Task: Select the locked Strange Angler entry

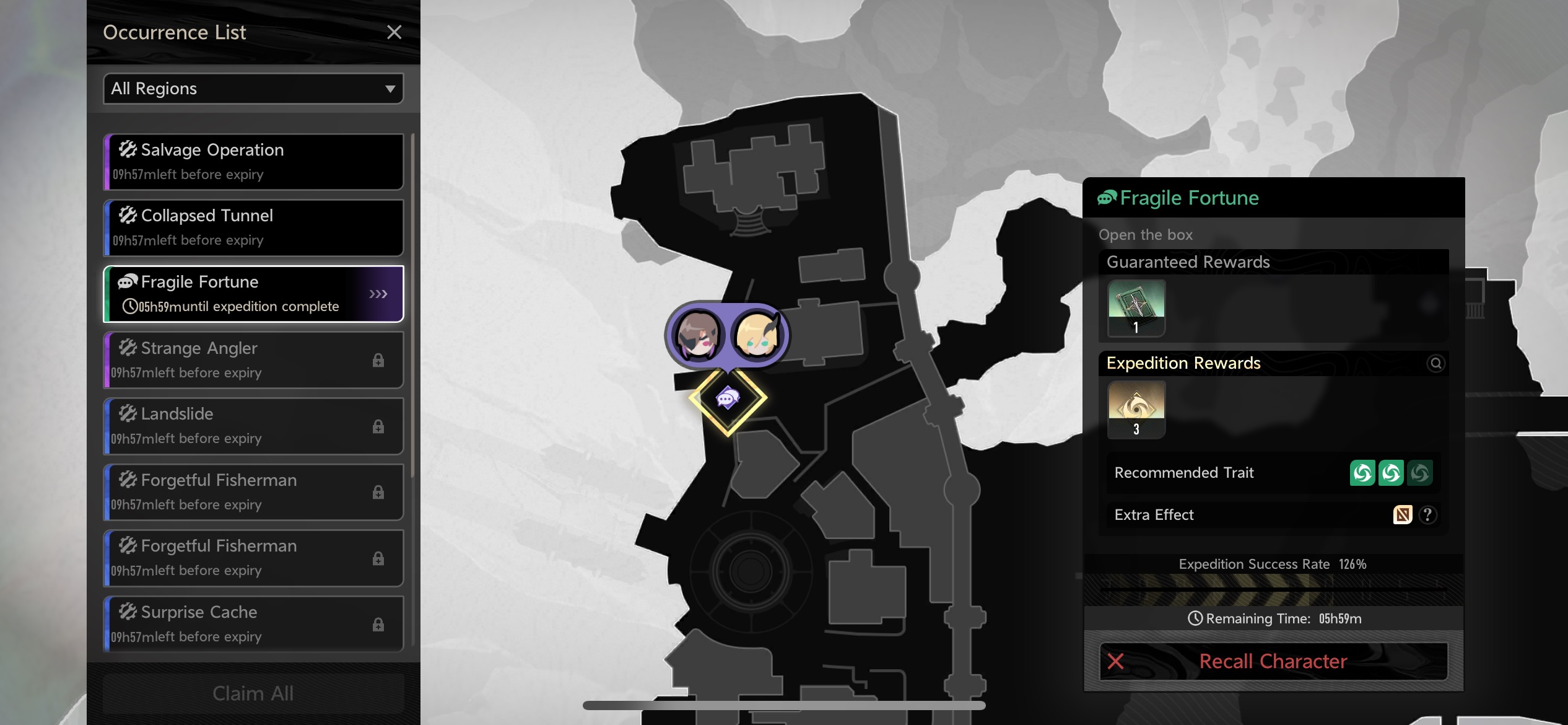Action: click(x=253, y=360)
